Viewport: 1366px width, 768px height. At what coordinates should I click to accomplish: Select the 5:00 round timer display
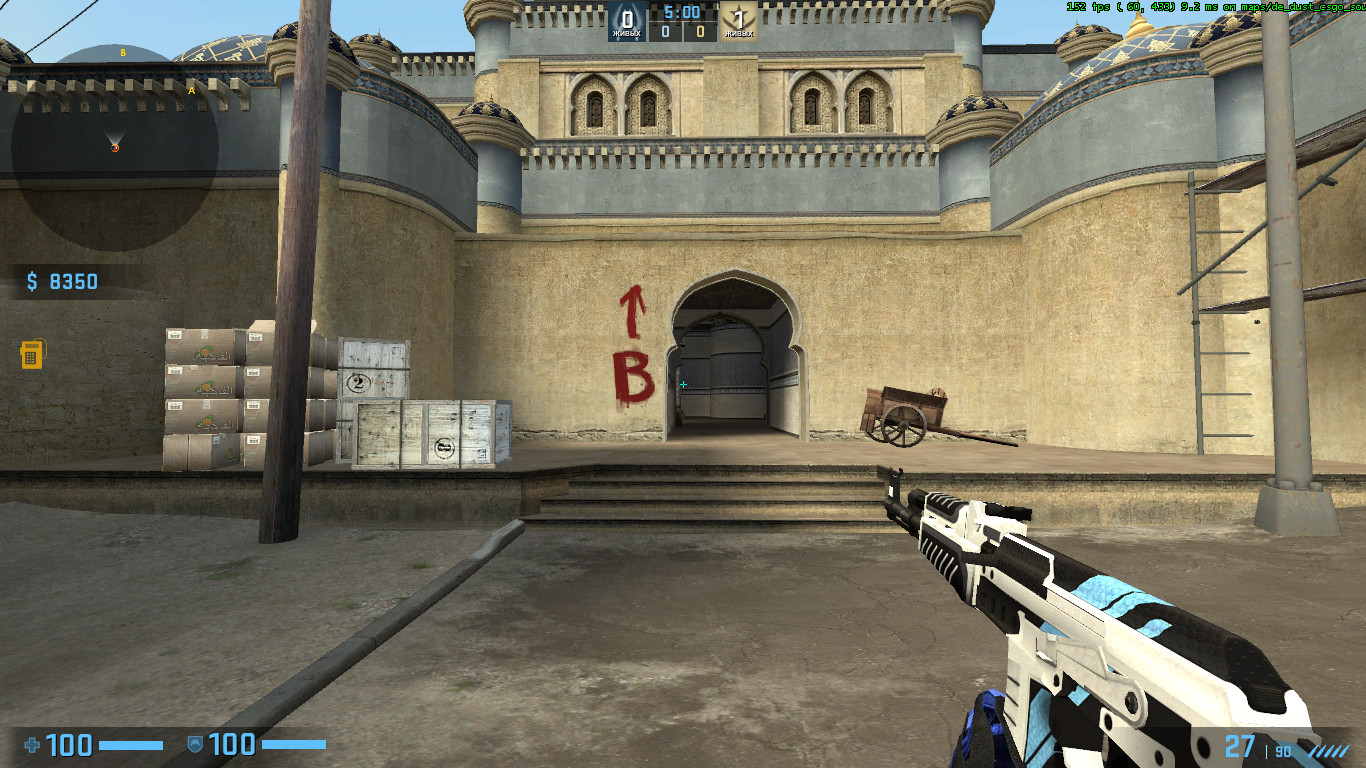click(x=684, y=11)
